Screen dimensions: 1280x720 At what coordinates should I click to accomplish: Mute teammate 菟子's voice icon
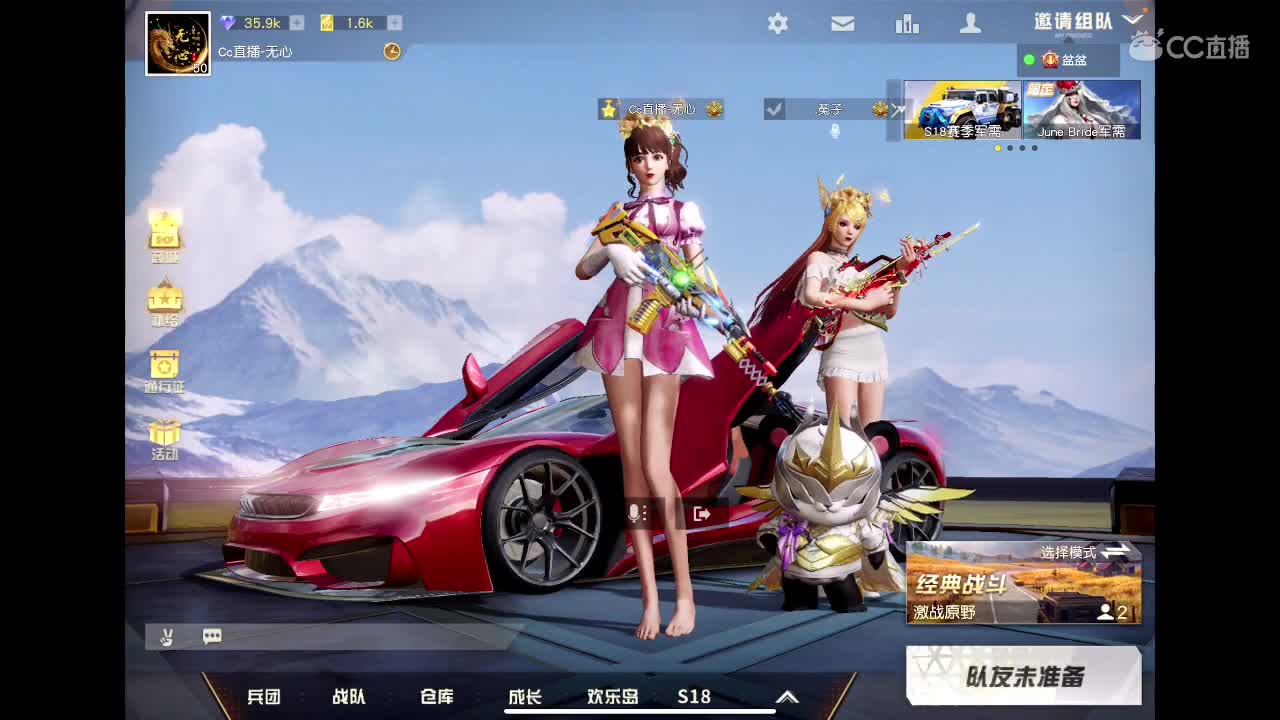click(836, 131)
